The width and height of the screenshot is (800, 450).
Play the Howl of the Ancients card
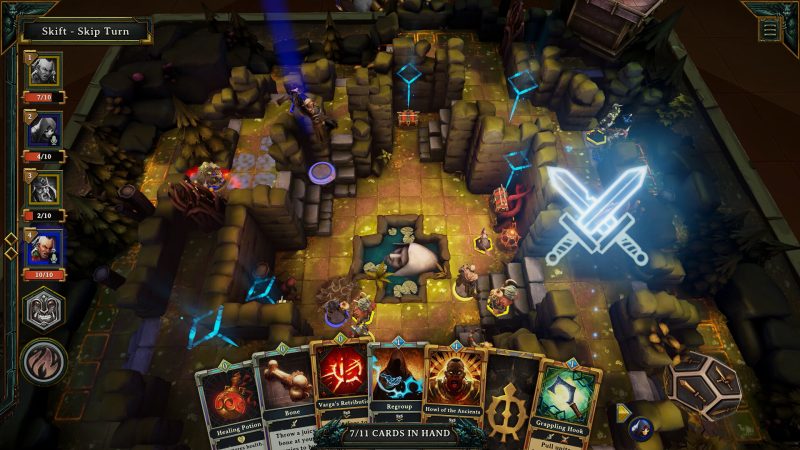point(455,388)
